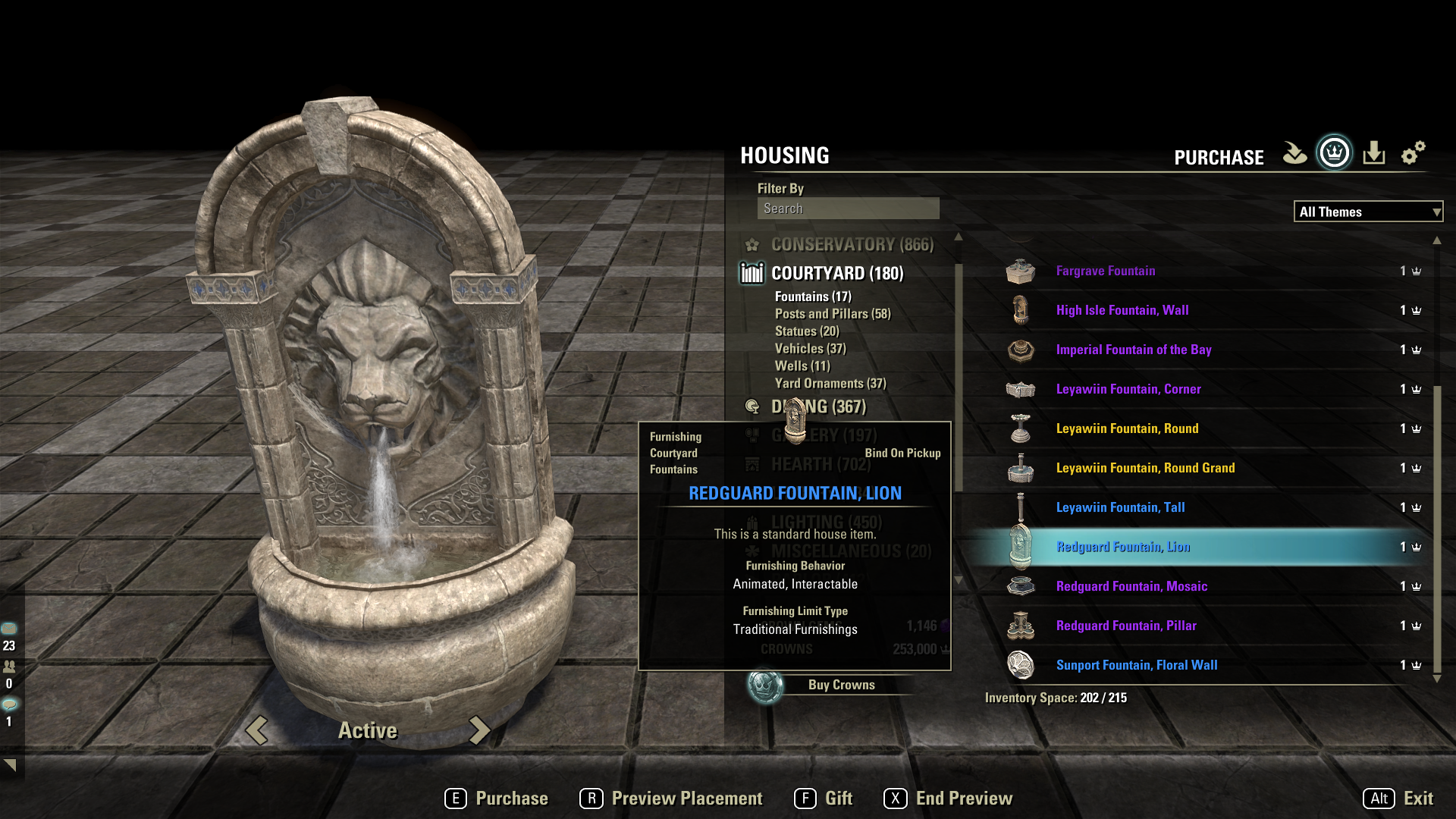Open the Buy Crowns store

point(840,685)
